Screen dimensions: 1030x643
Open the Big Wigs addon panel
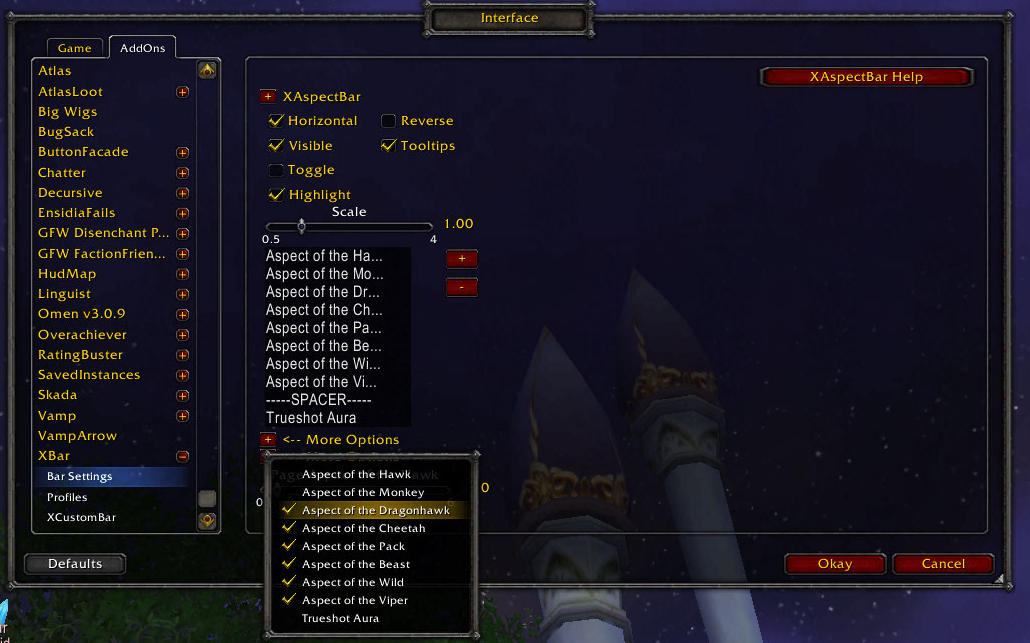67,112
